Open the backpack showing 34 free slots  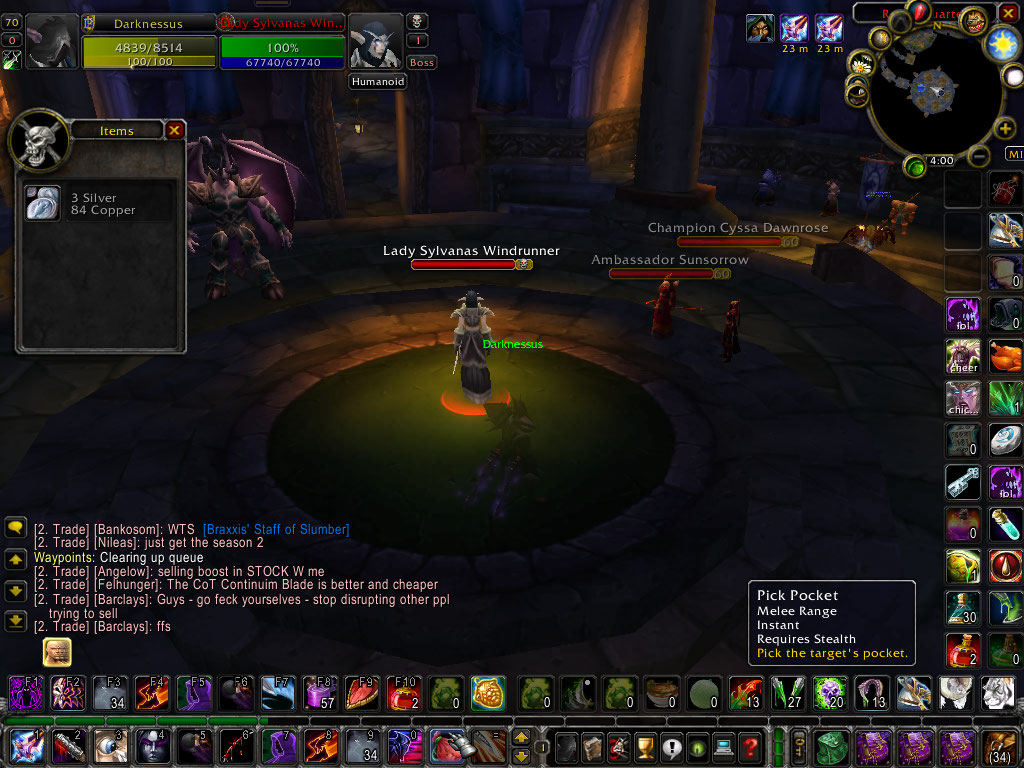click(x=998, y=746)
